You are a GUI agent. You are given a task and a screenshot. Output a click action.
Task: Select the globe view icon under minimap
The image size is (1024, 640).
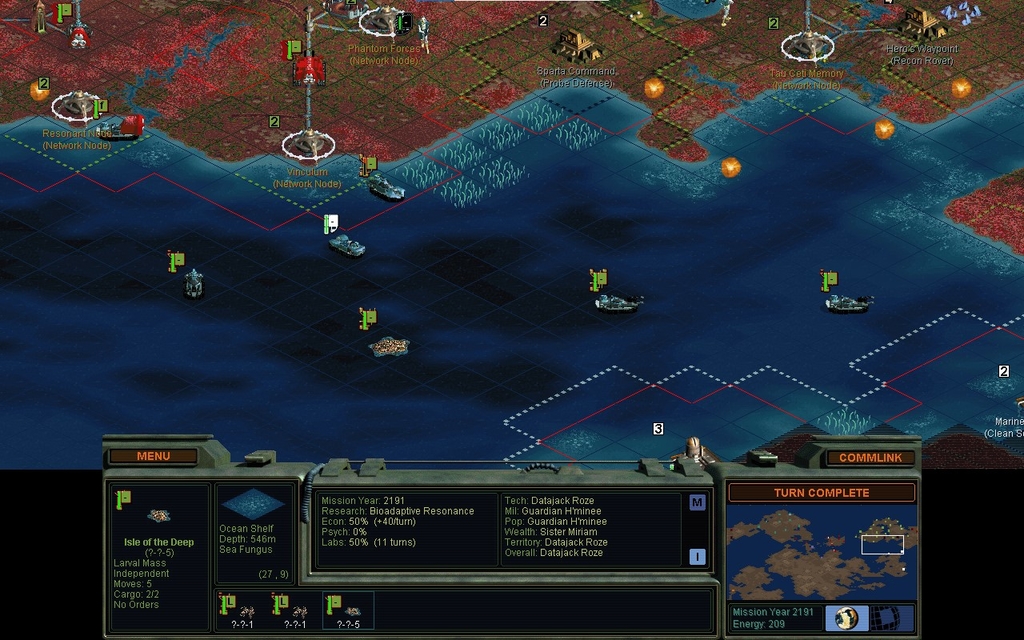846,618
